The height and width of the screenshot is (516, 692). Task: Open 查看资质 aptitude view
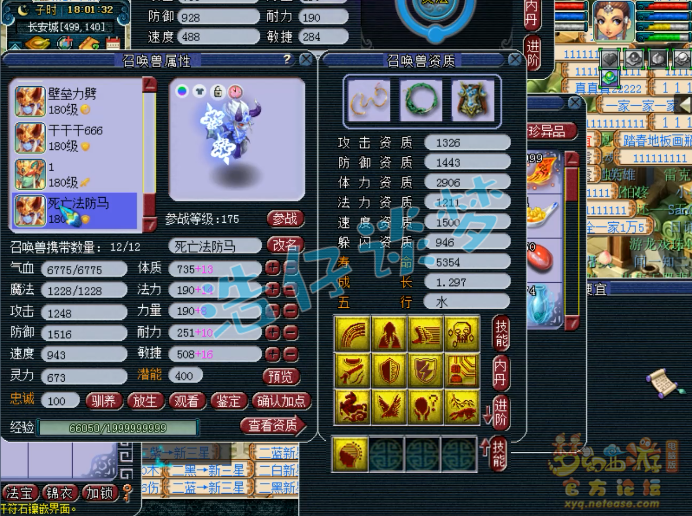[x=271, y=425]
